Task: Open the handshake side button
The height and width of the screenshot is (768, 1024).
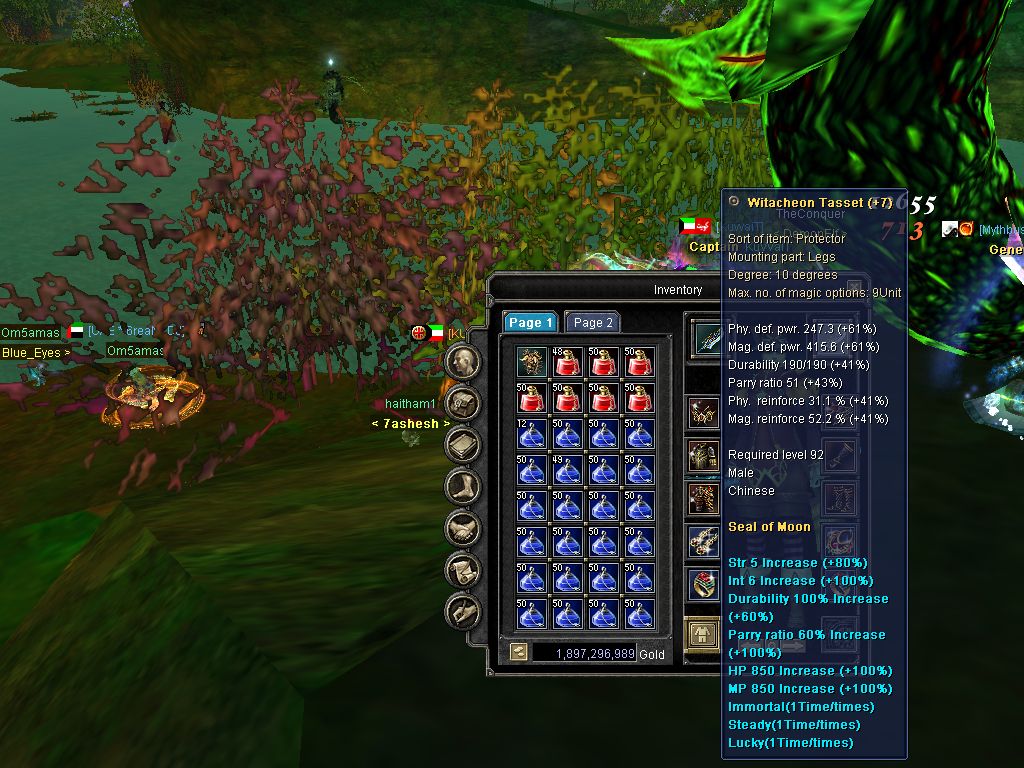Action: [x=461, y=528]
